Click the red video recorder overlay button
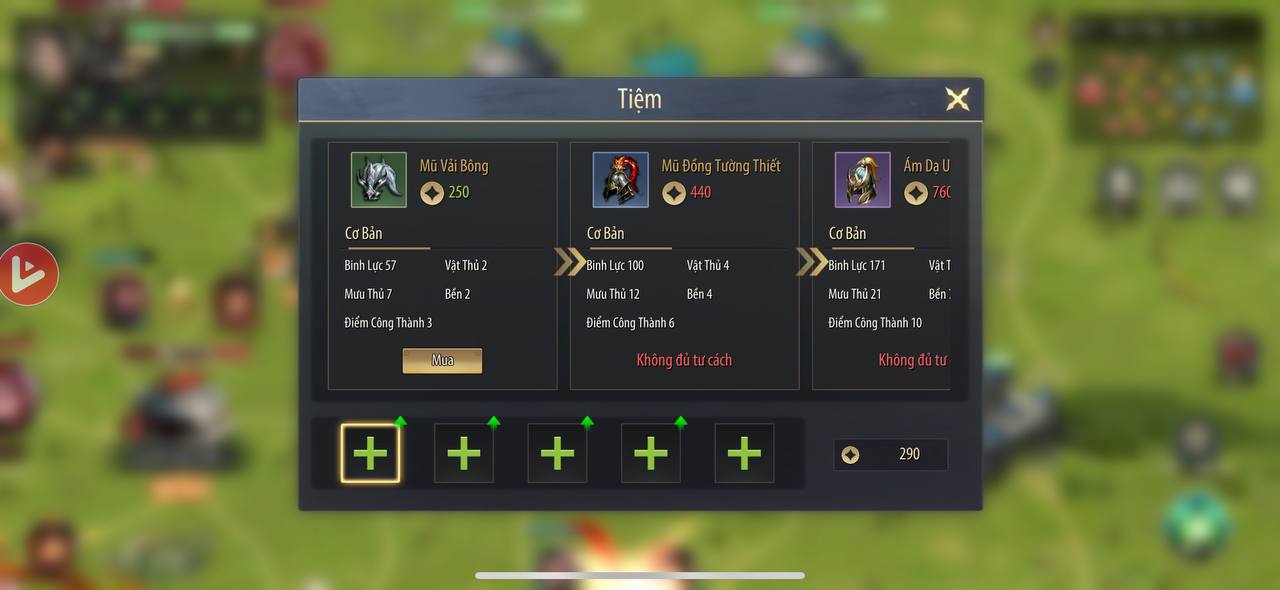The height and width of the screenshot is (590, 1280). tap(28, 274)
